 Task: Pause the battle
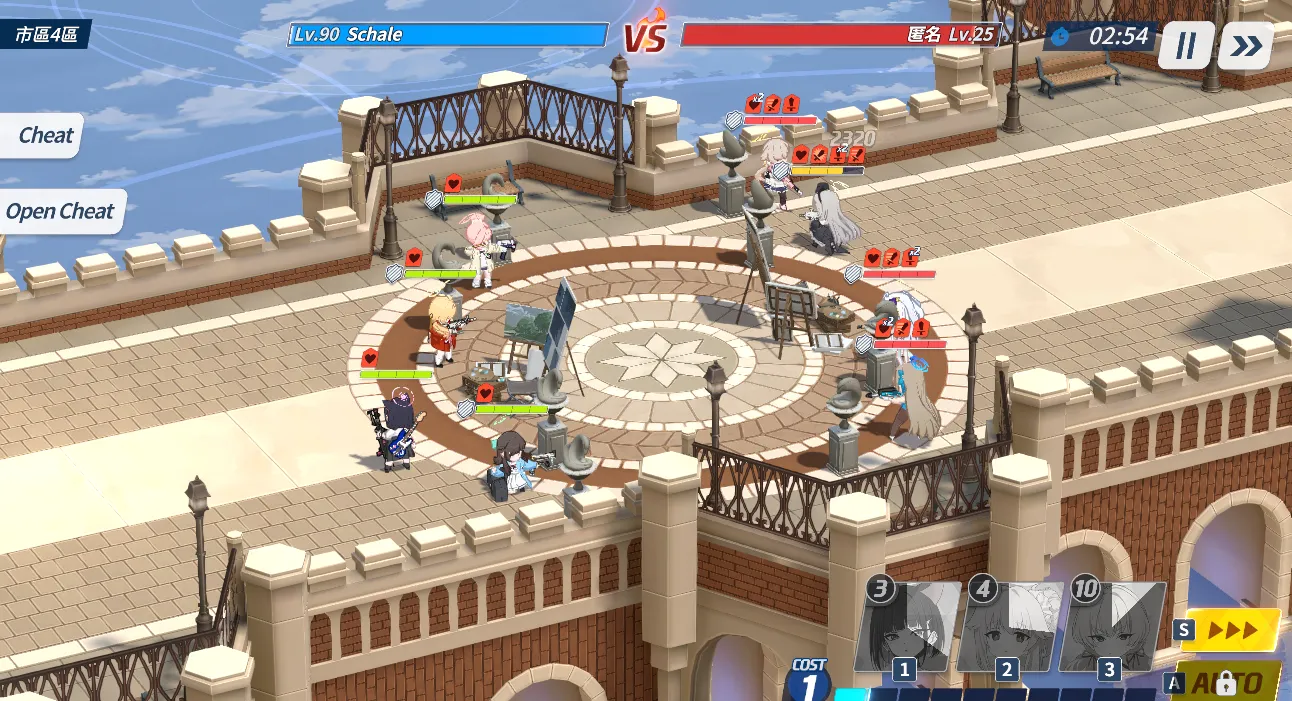click(x=1186, y=46)
